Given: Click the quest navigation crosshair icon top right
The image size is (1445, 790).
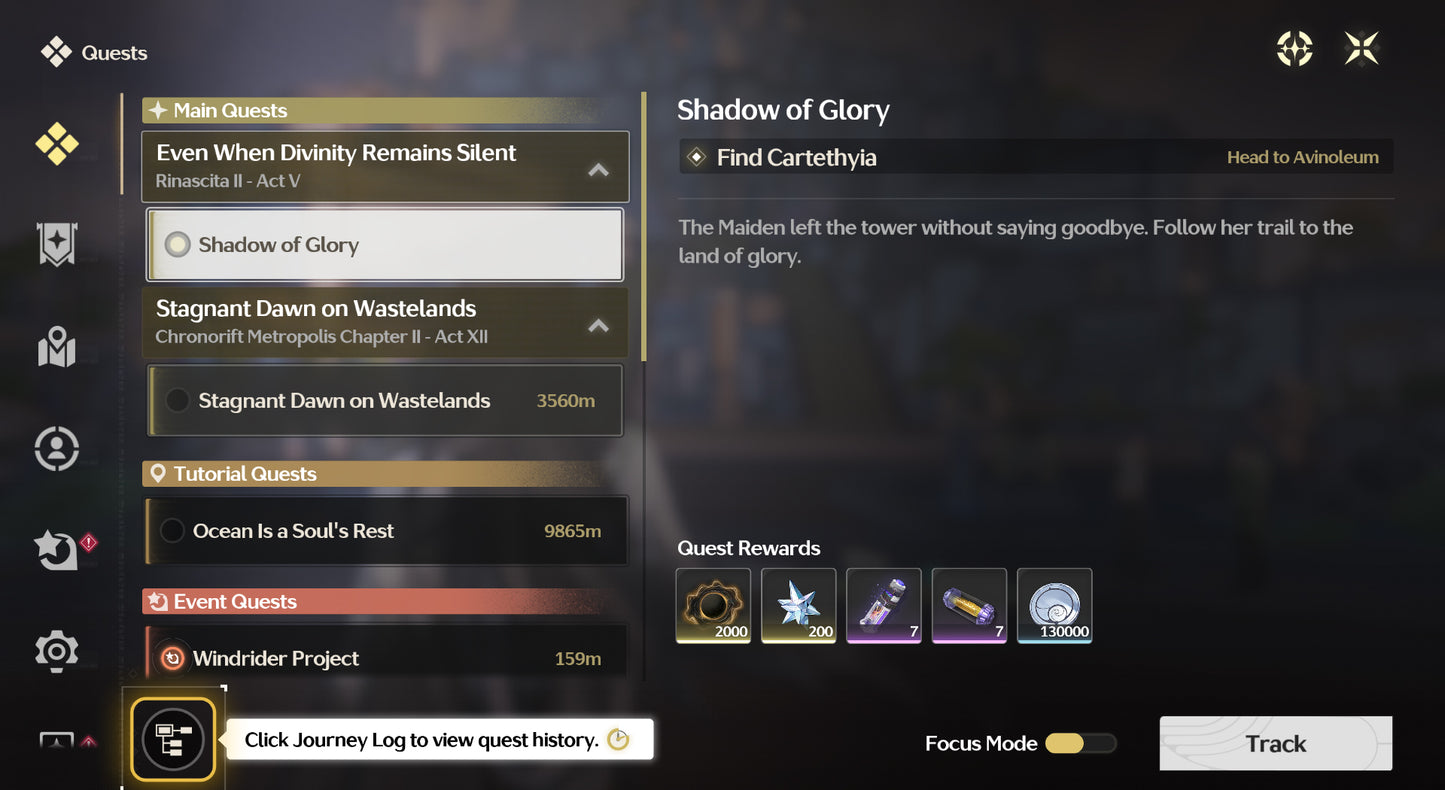Looking at the screenshot, I should click(1294, 47).
